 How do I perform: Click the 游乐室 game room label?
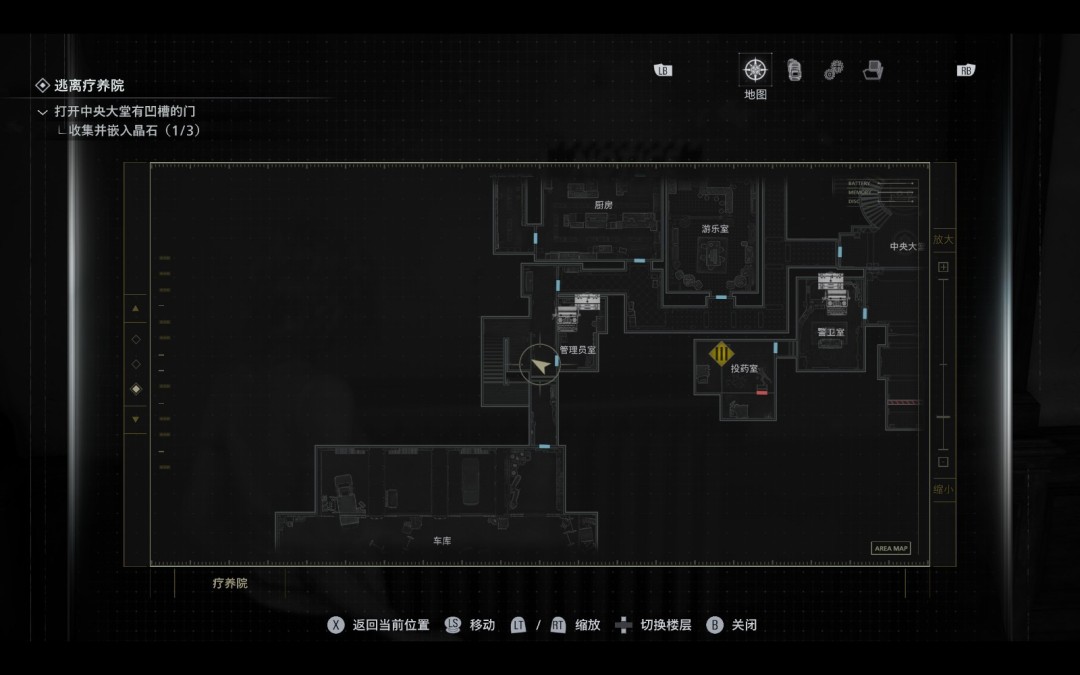[715, 229]
